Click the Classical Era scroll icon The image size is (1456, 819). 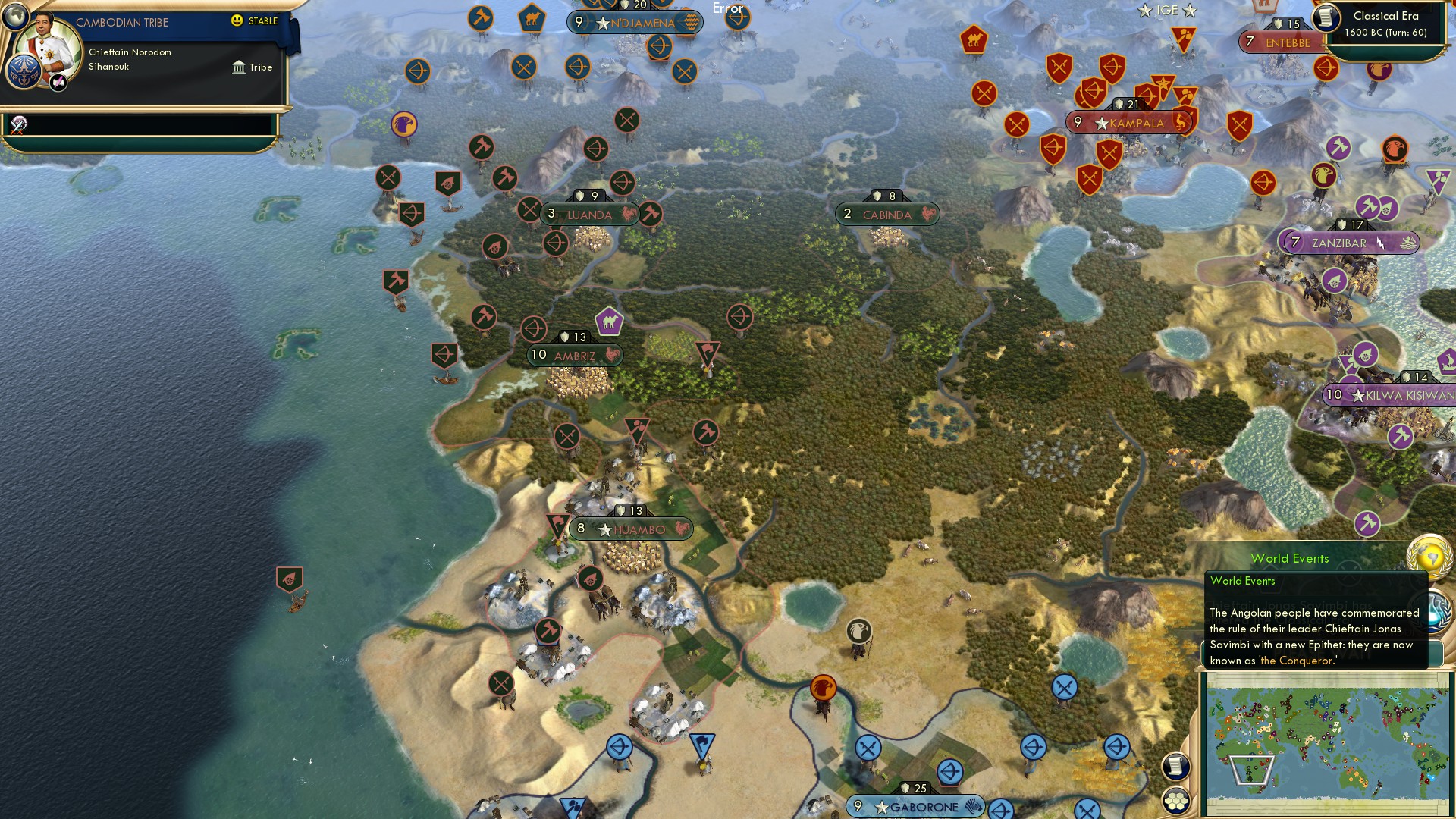point(1328,17)
